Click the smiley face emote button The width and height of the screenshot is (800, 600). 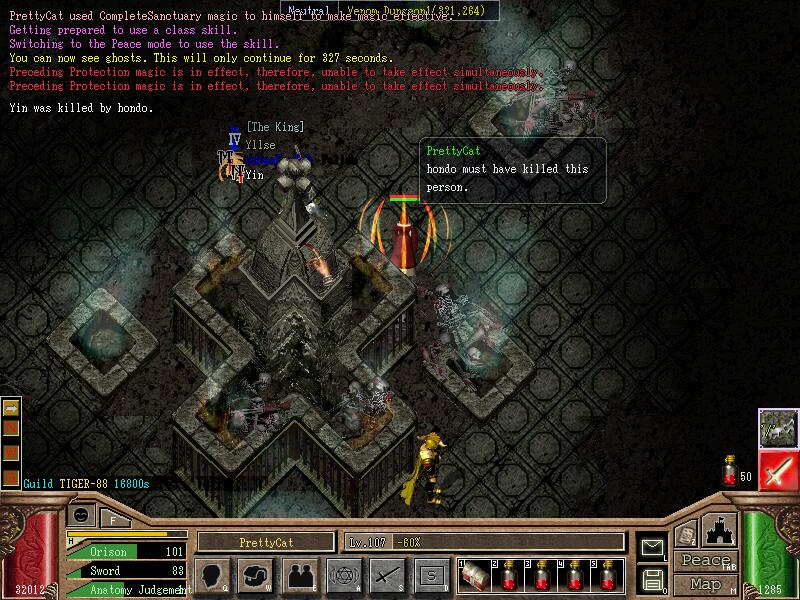pos(80,516)
